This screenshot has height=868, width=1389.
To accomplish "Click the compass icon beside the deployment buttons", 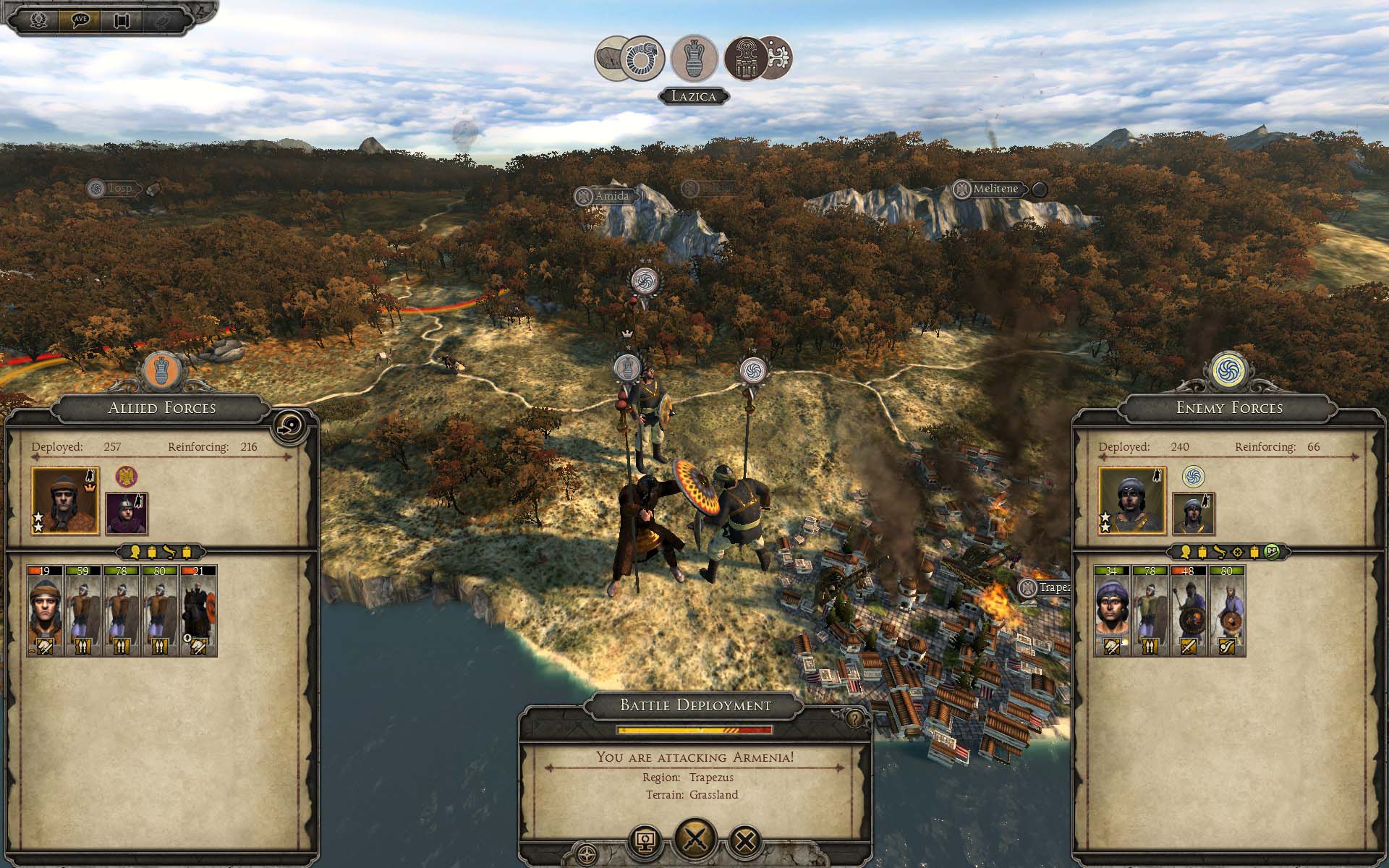I will [x=587, y=852].
